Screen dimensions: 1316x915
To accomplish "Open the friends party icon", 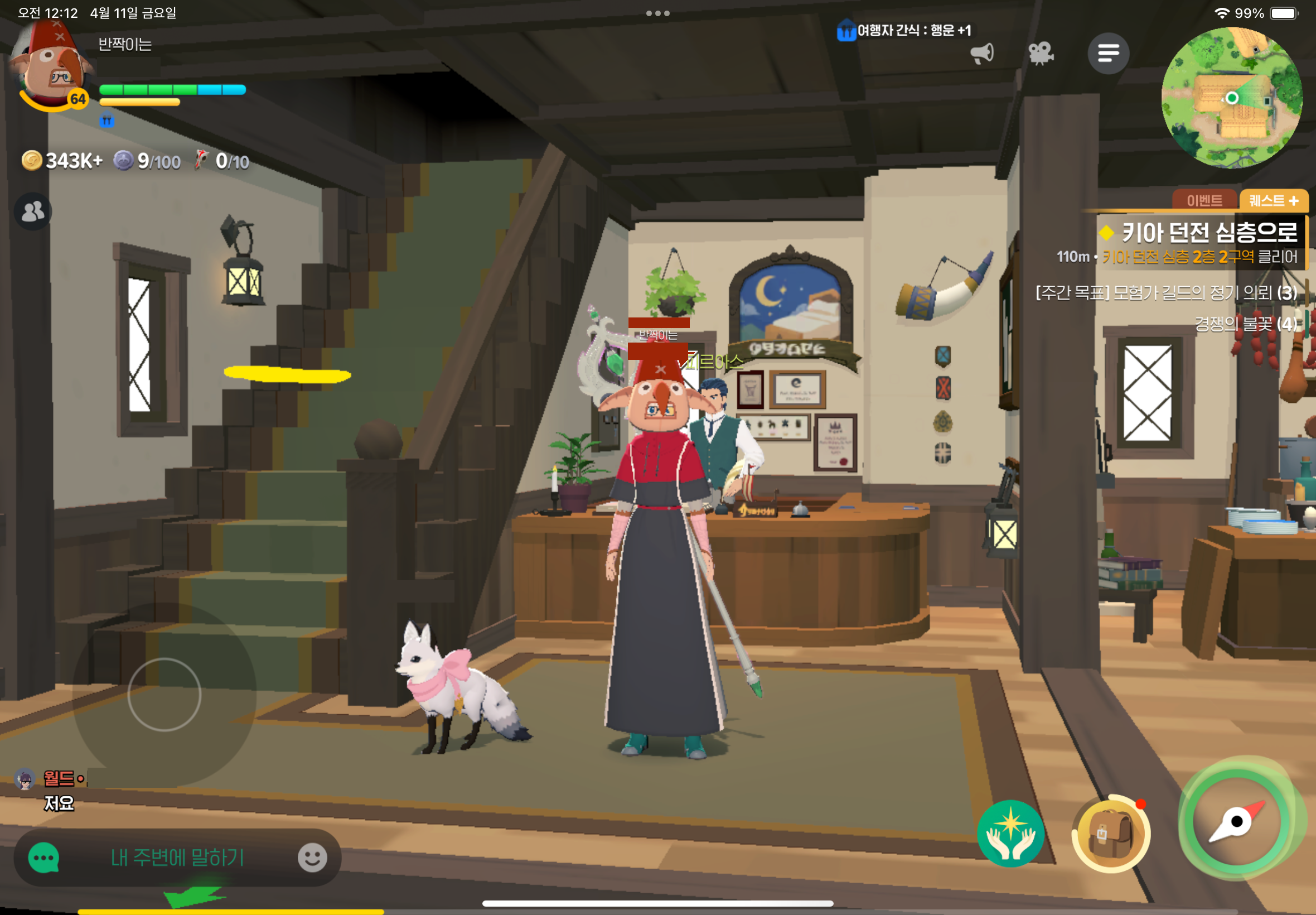I will (33, 211).
